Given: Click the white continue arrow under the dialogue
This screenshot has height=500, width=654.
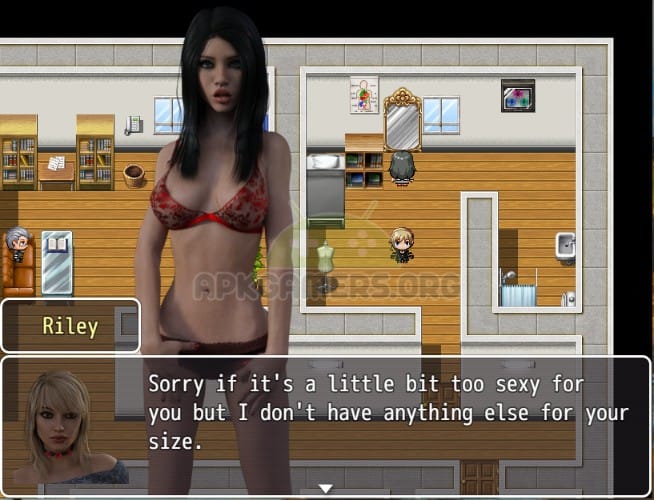Looking at the screenshot, I should coord(325,488).
